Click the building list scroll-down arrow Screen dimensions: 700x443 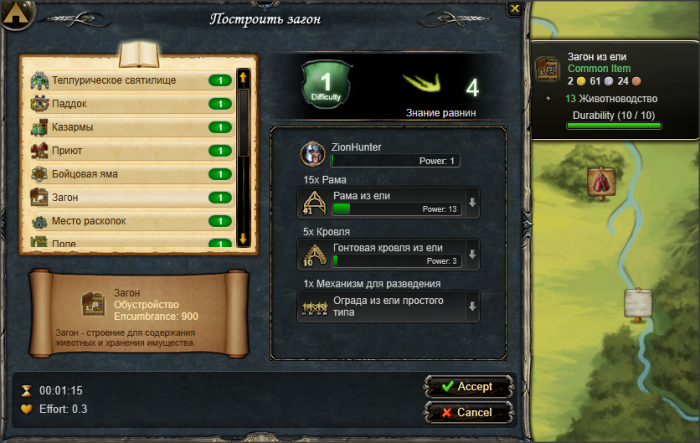pos(242,239)
